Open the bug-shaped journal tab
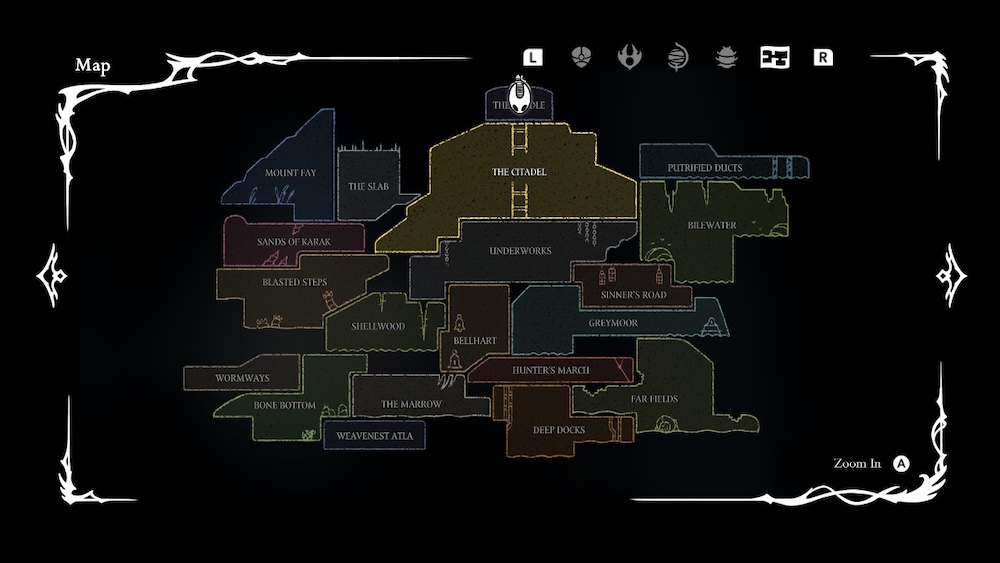 click(x=727, y=57)
